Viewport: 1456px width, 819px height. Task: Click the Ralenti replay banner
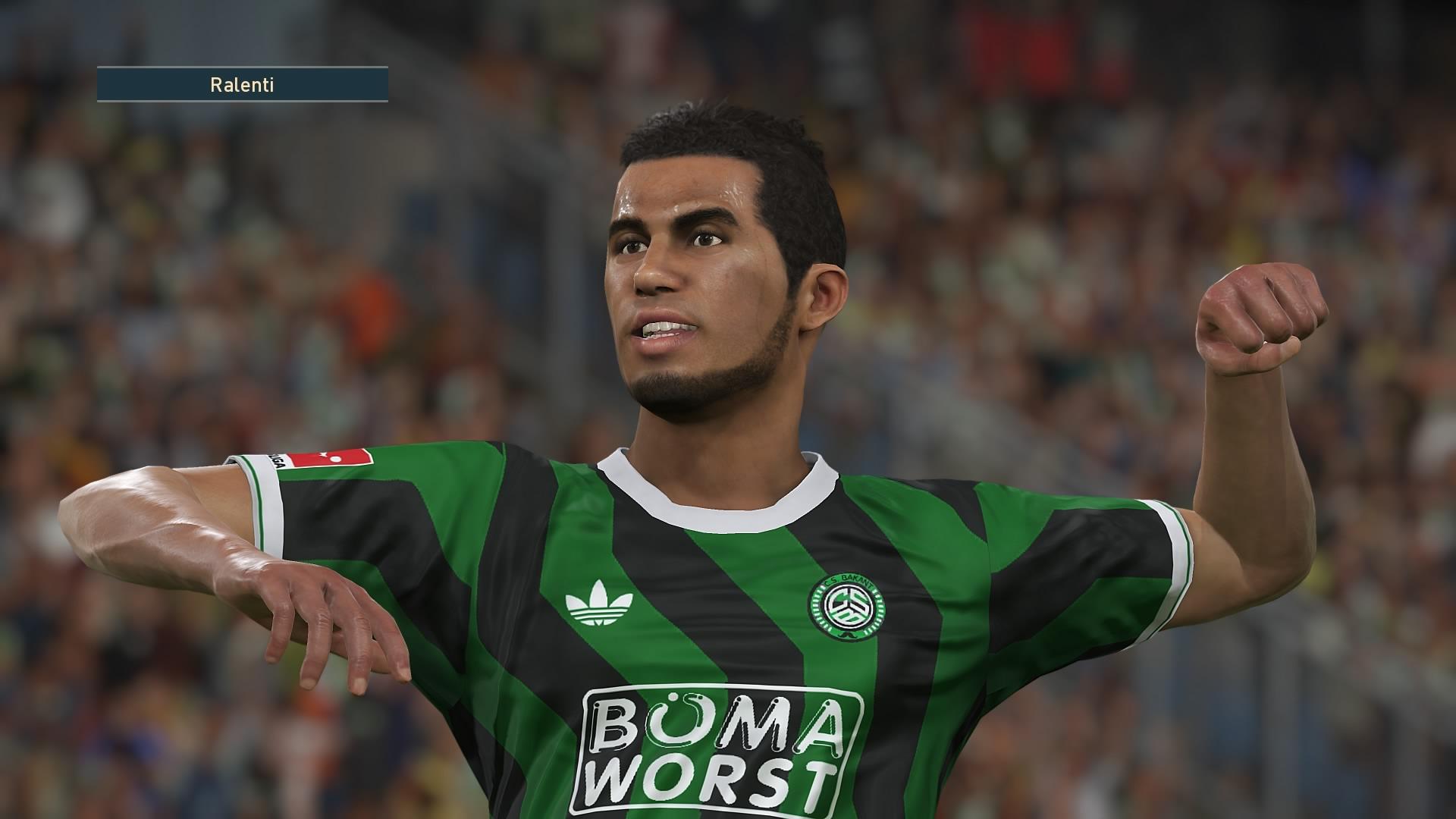tap(243, 85)
